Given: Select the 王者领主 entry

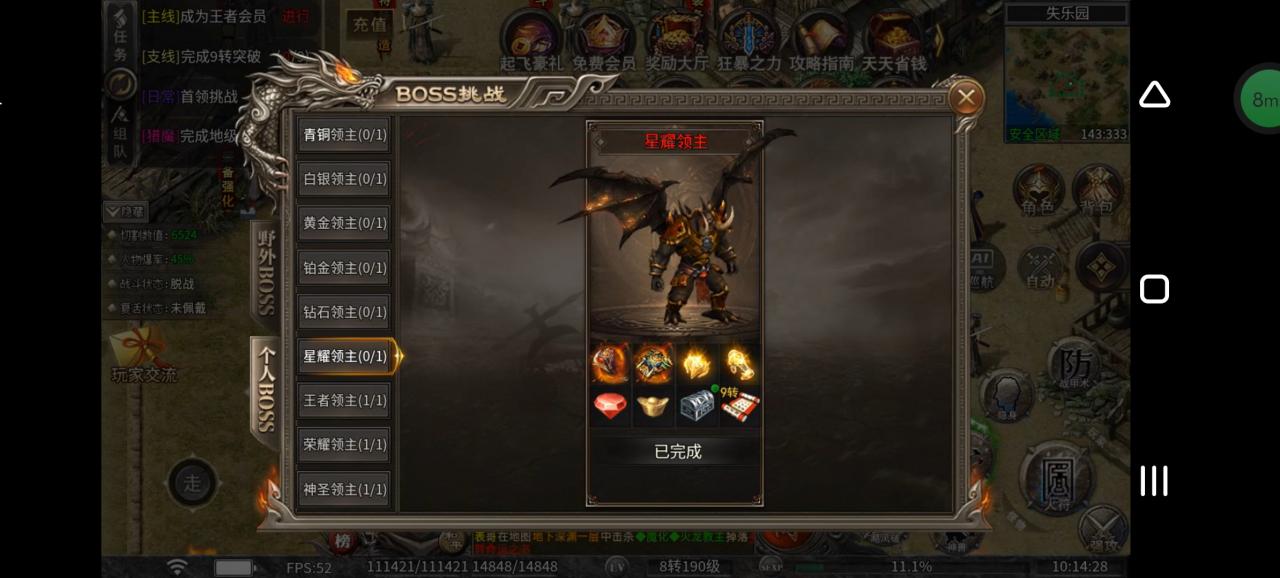Looking at the screenshot, I should pos(345,400).
